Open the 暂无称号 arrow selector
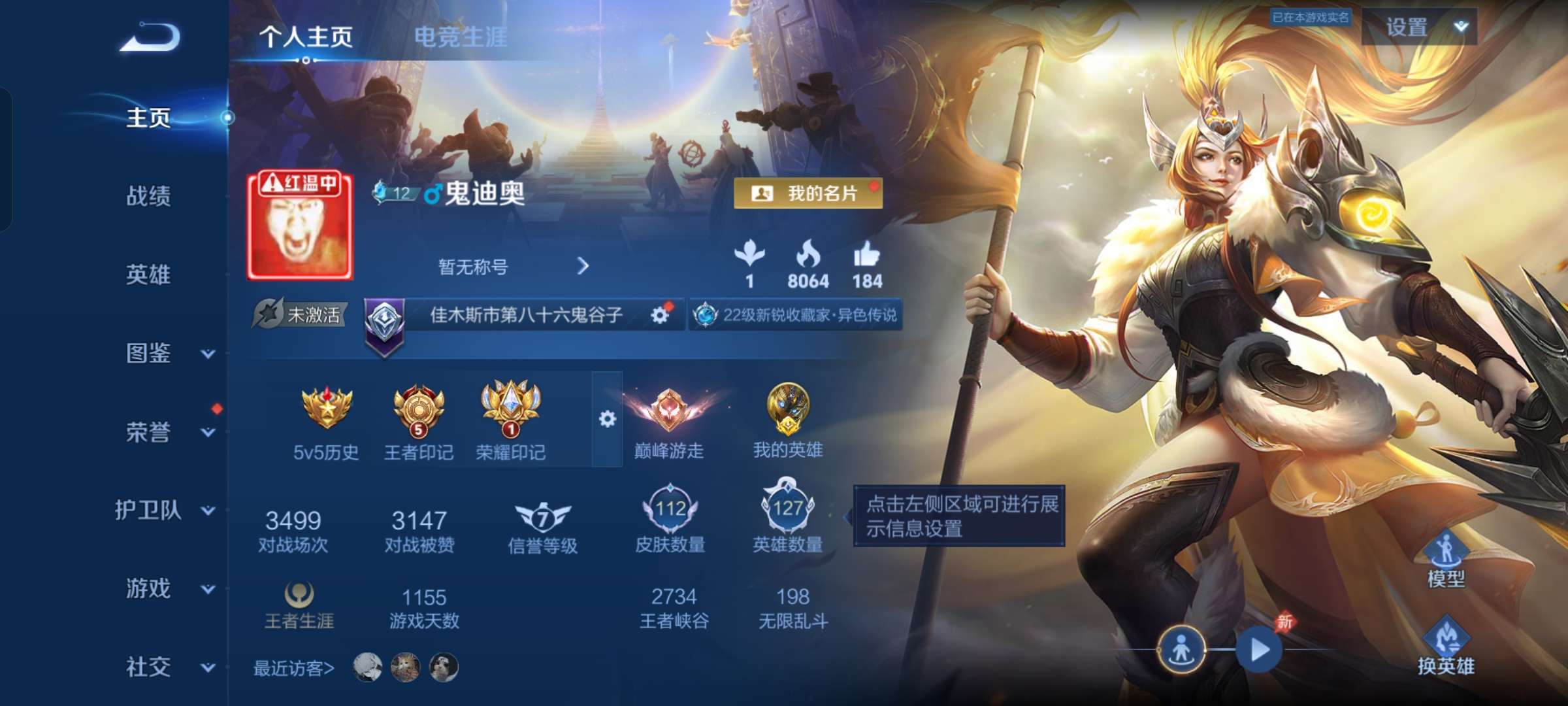Screen dimensions: 1568x706 pos(583,267)
